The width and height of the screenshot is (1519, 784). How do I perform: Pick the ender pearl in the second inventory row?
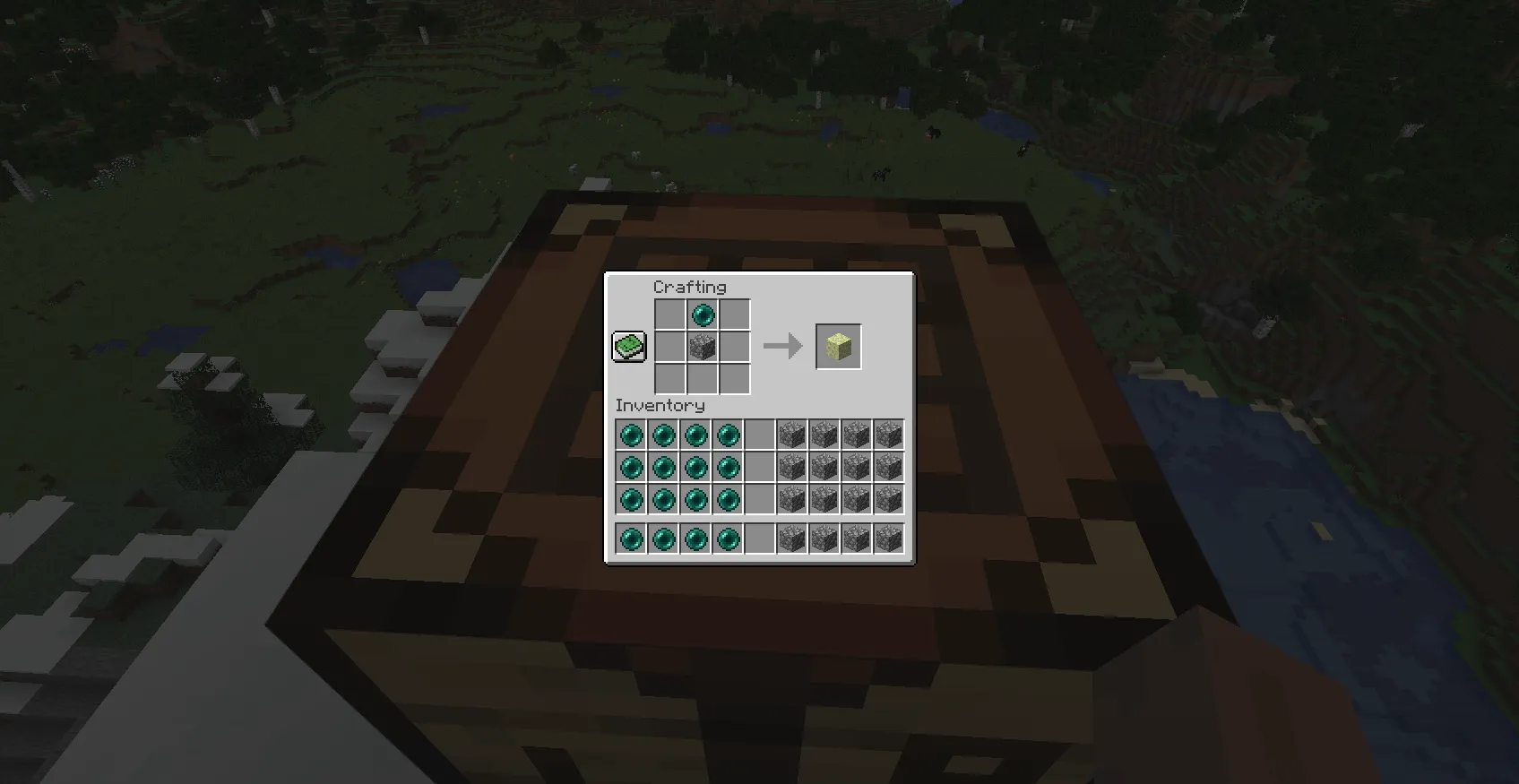tap(631, 467)
